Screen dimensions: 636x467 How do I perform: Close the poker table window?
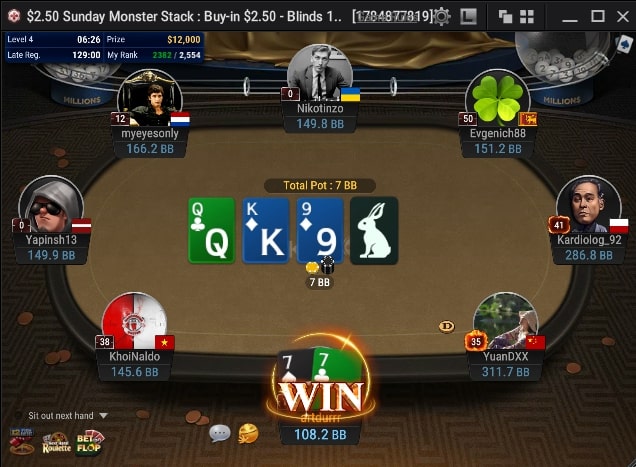pyautogui.click(x=621, y=16)
